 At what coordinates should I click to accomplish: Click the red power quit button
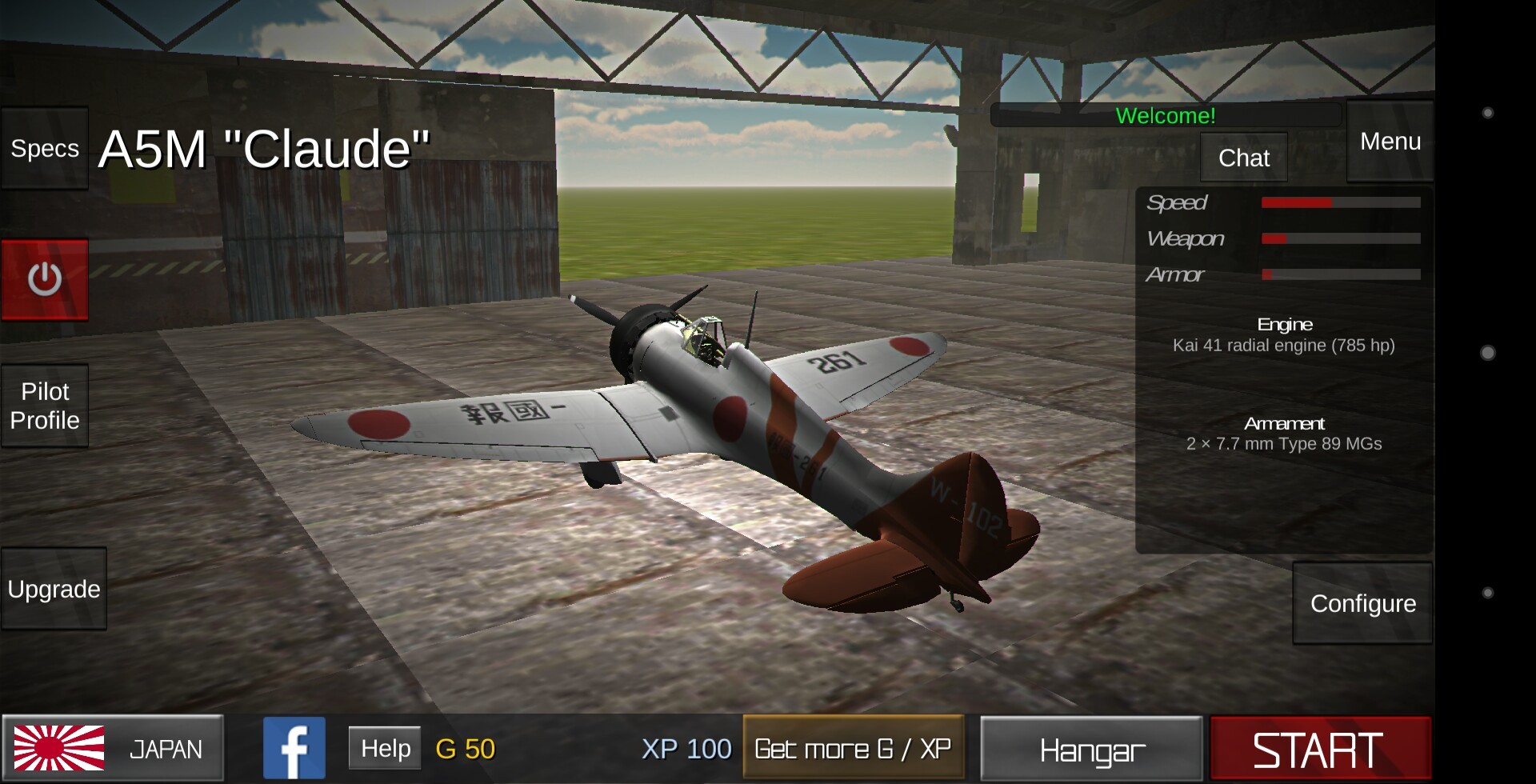[45, 279]
